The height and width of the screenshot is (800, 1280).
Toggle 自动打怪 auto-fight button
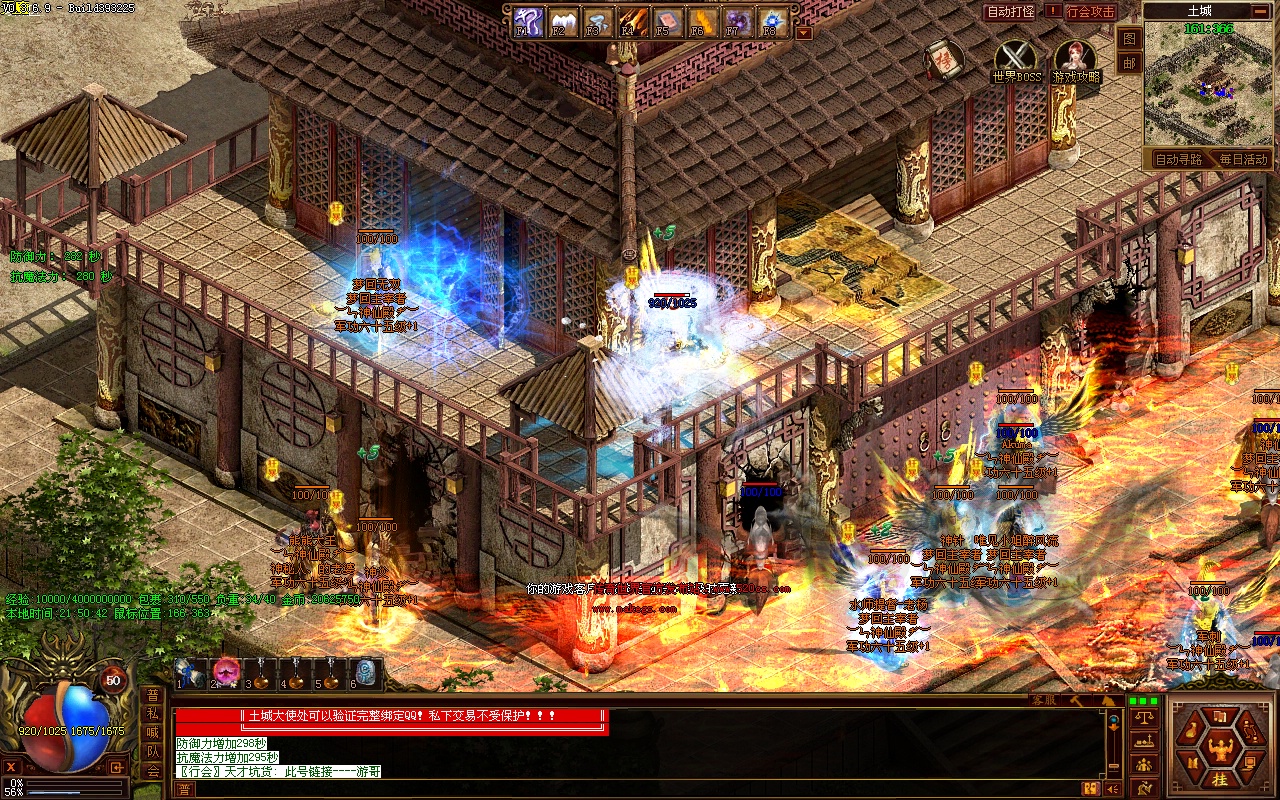click(1010, 12)
